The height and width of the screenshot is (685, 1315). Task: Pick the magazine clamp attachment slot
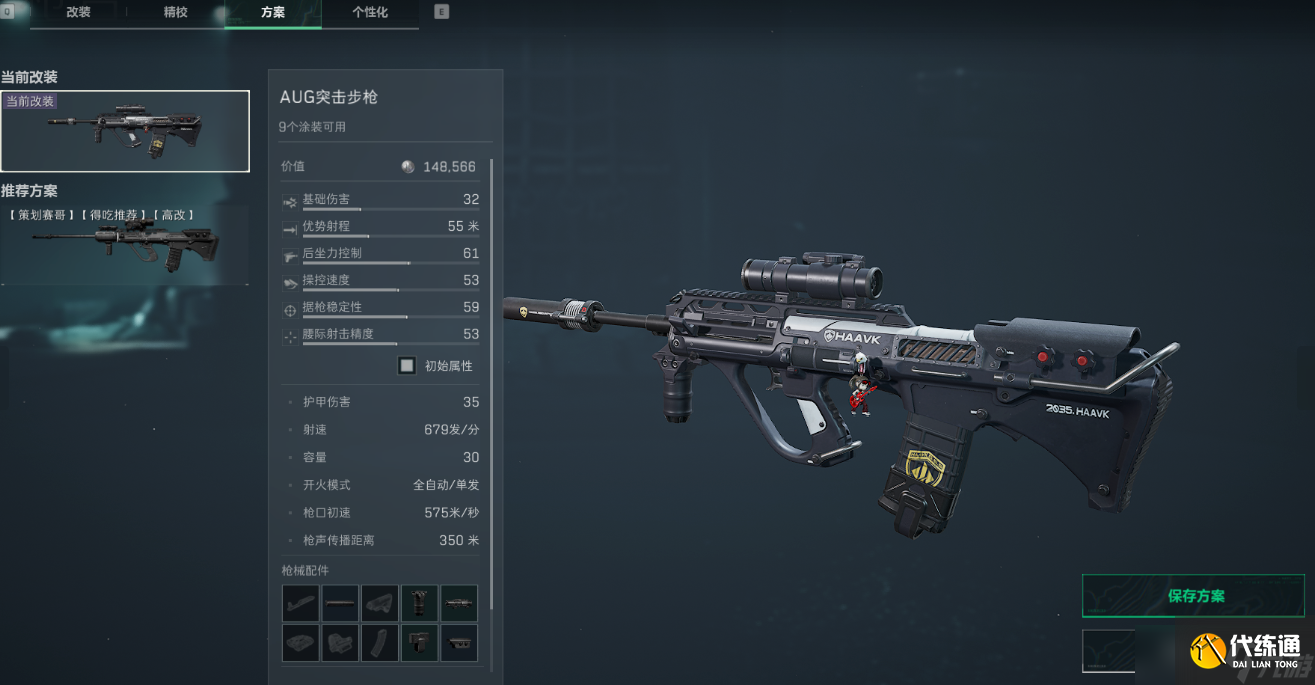(419, 643)
